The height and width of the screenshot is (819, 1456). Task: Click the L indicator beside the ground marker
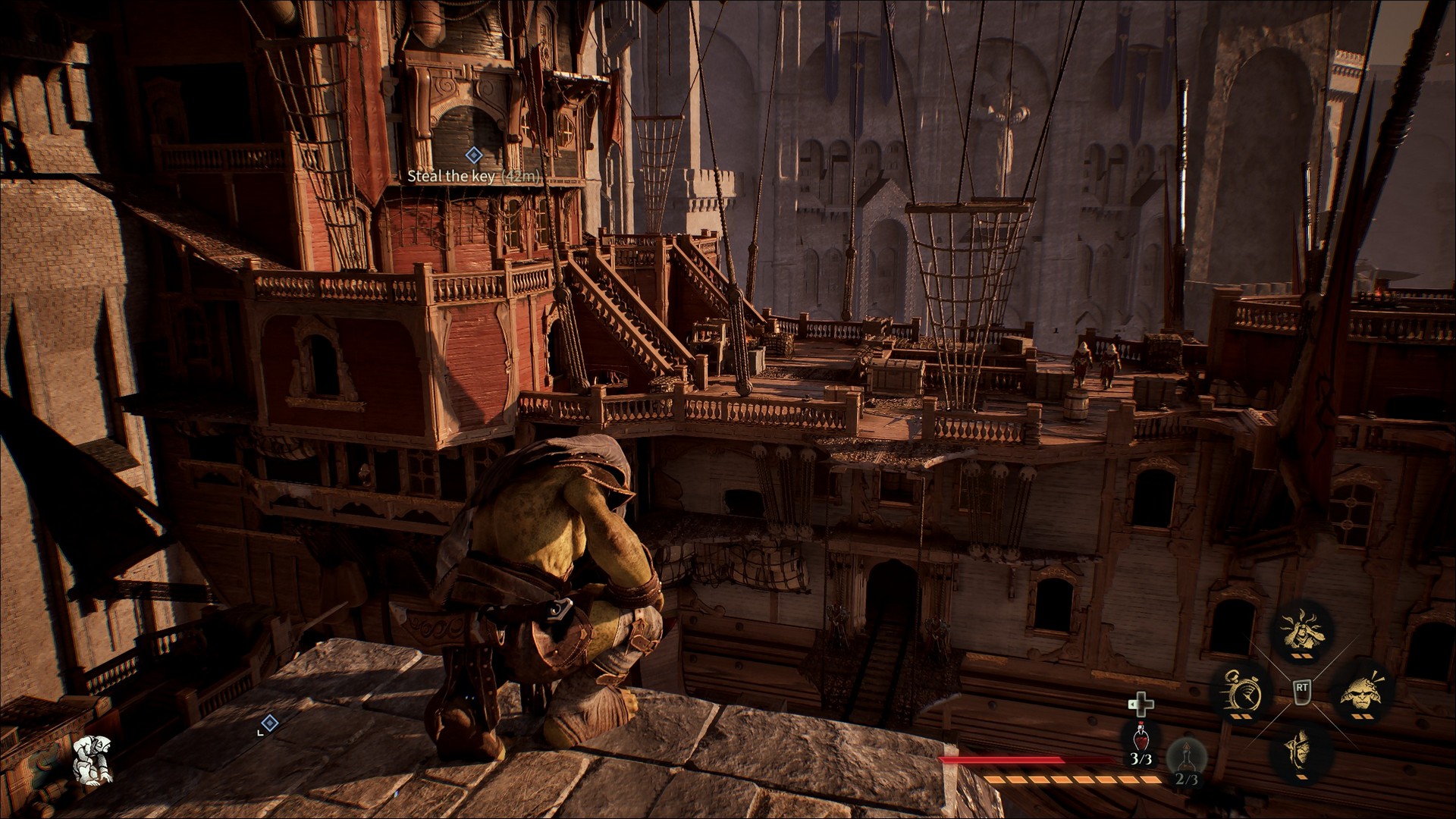[x=260, y=733]
